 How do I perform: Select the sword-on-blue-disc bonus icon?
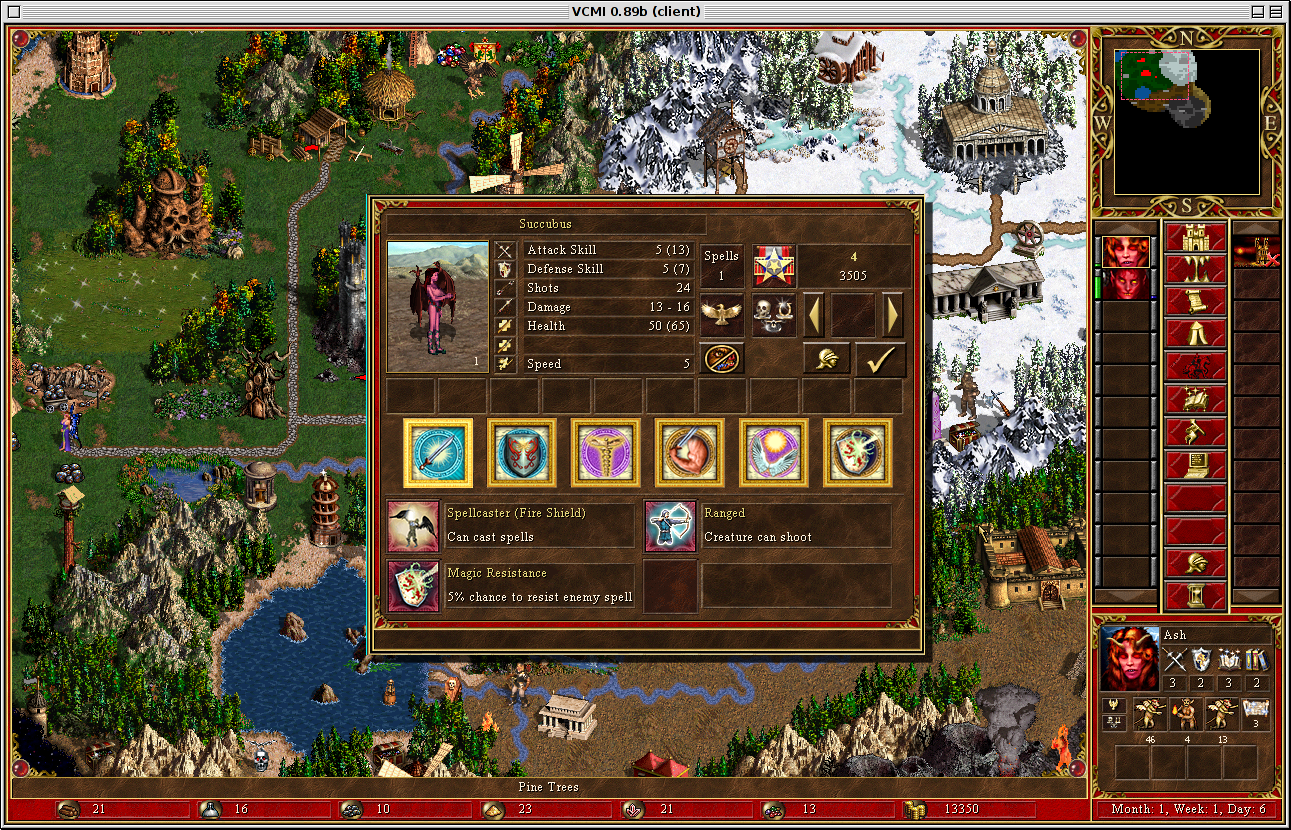point(438,453)
